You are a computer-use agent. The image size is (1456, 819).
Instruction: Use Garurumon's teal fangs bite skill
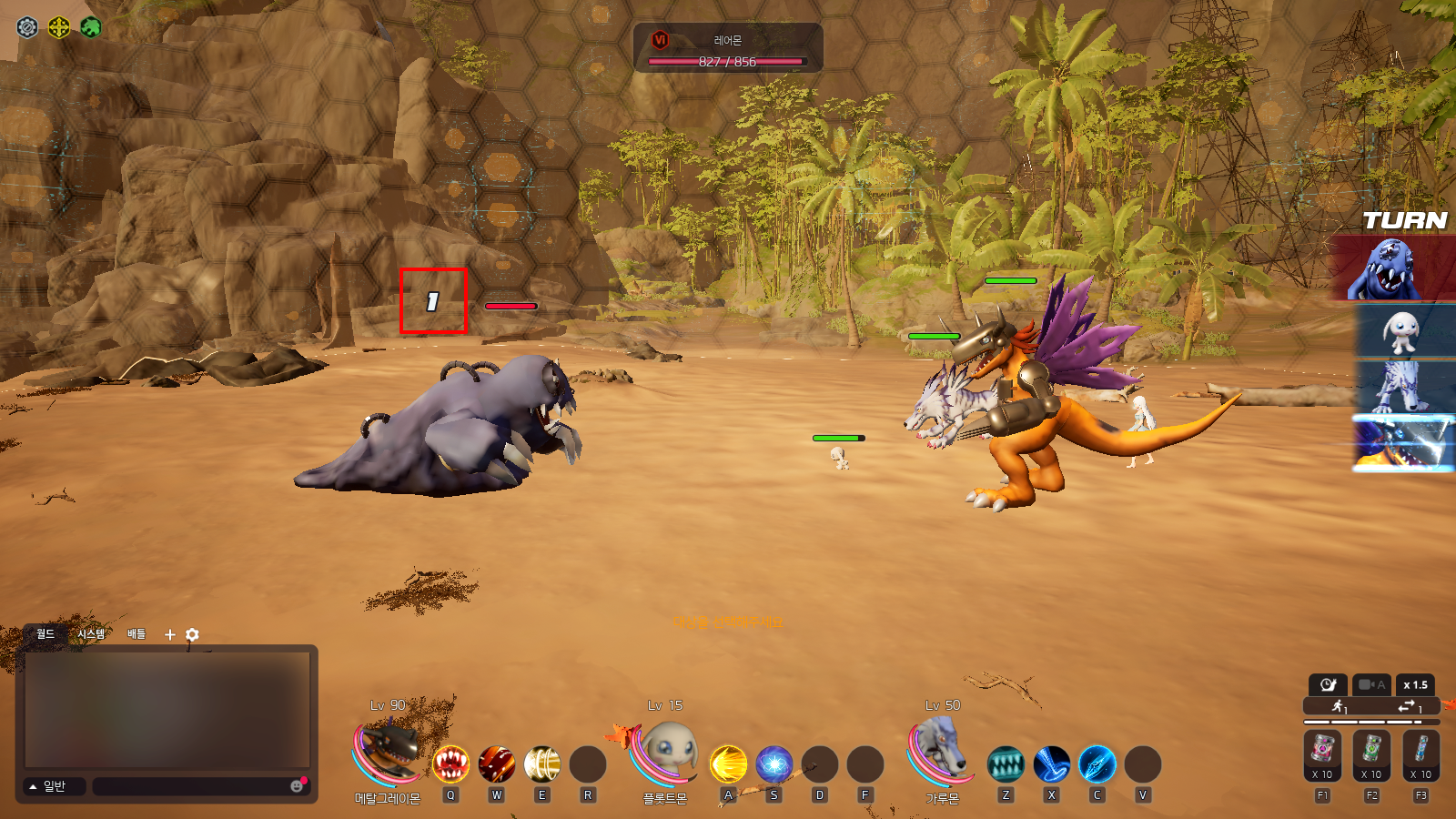tap(1006, 764)
